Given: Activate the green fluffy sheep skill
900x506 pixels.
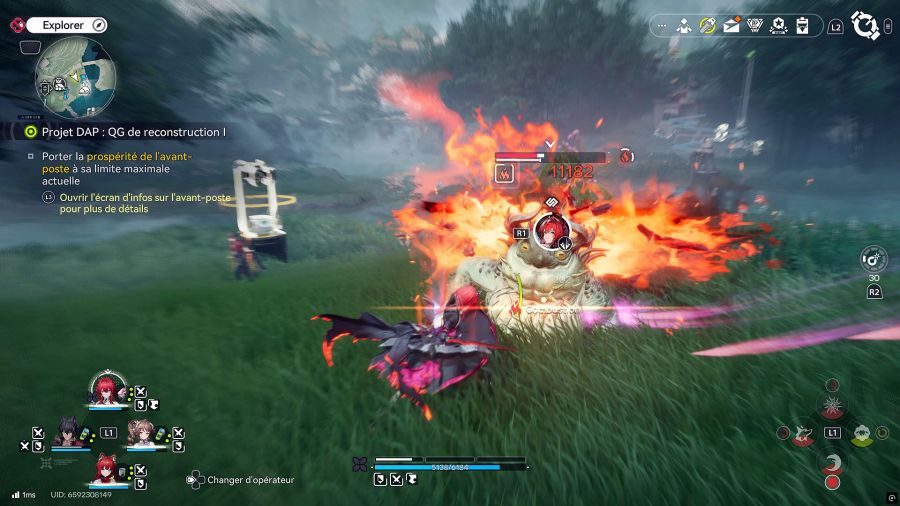Looking at the screenshot, I should coord(861,434).
